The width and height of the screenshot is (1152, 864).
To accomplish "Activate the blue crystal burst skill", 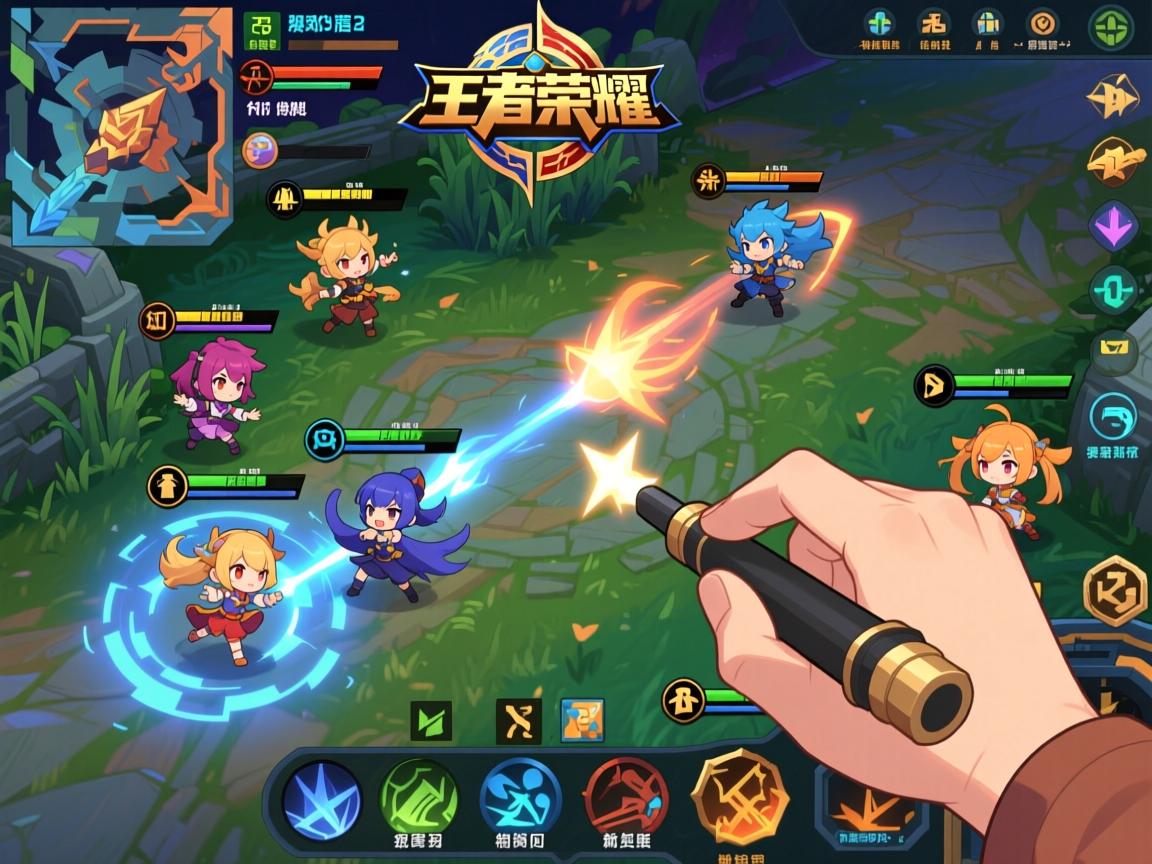I will 321,799.
